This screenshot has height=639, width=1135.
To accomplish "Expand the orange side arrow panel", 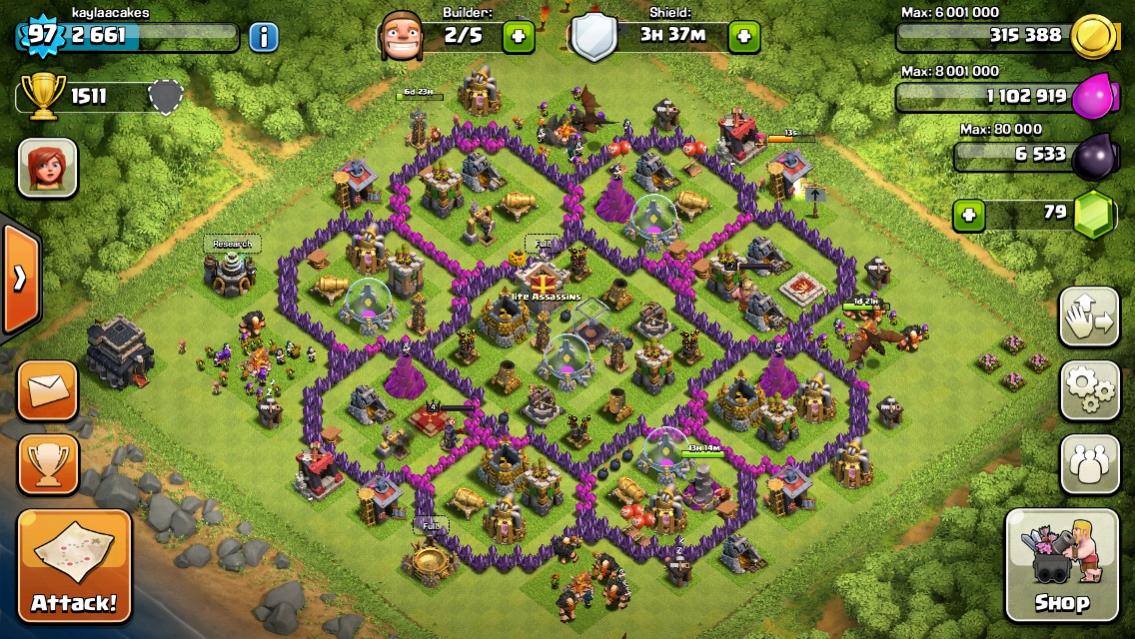I will (20, 278).
